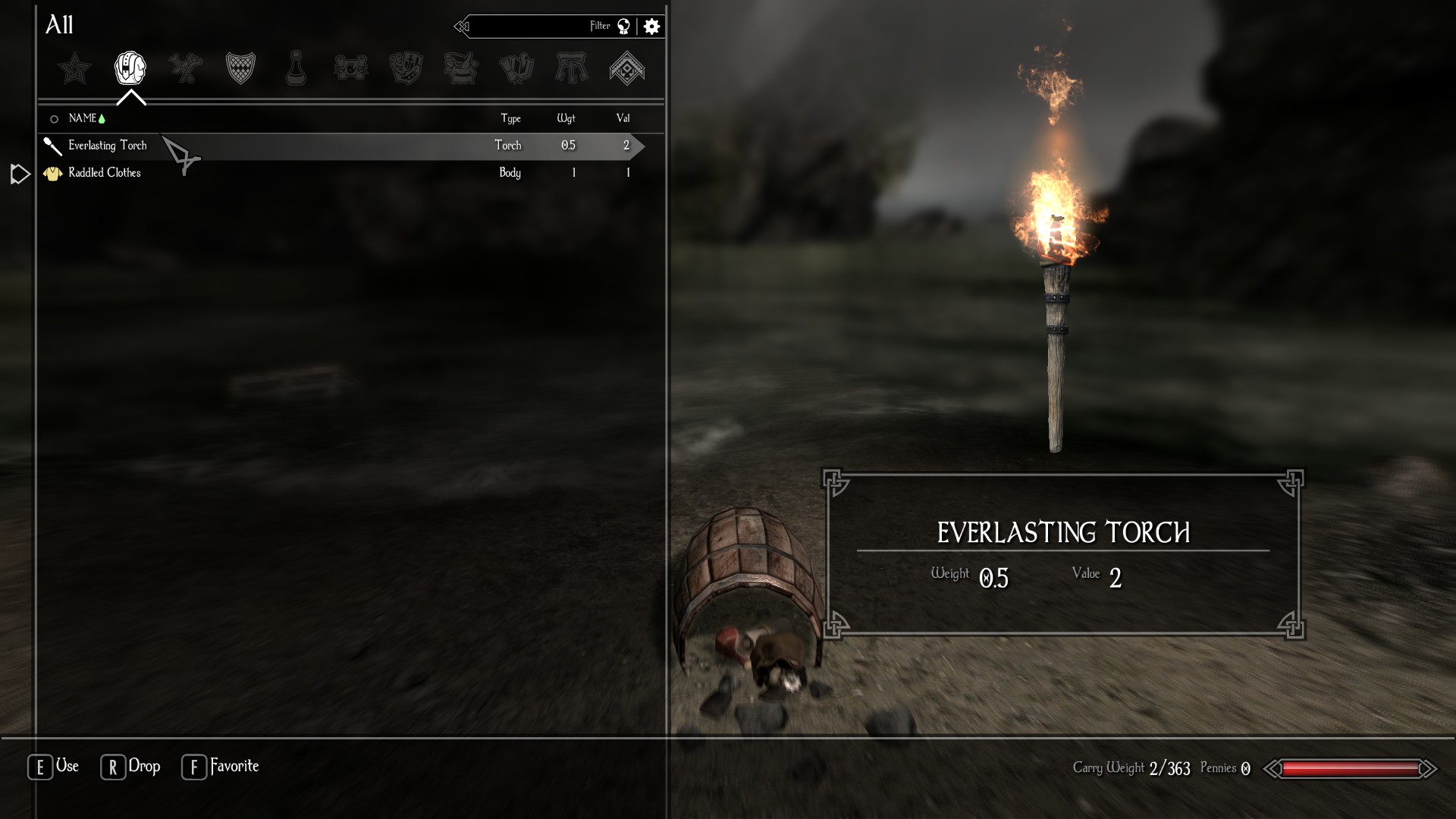Open the Ingredients mortar category tab
Image resolution: width=1456 pixels, height=819 pixels.
point(461,68)
